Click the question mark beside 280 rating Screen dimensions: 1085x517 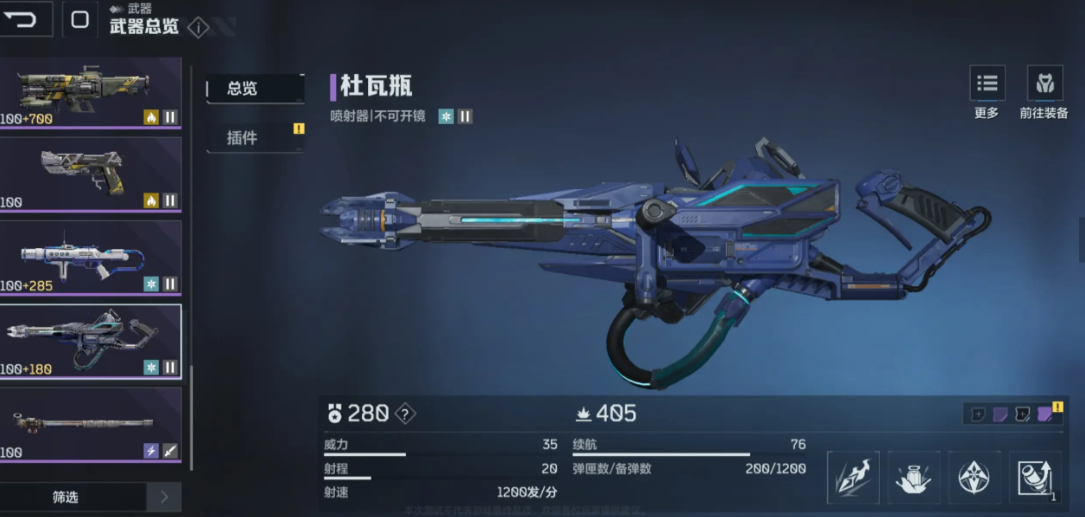tap(404, 414)
